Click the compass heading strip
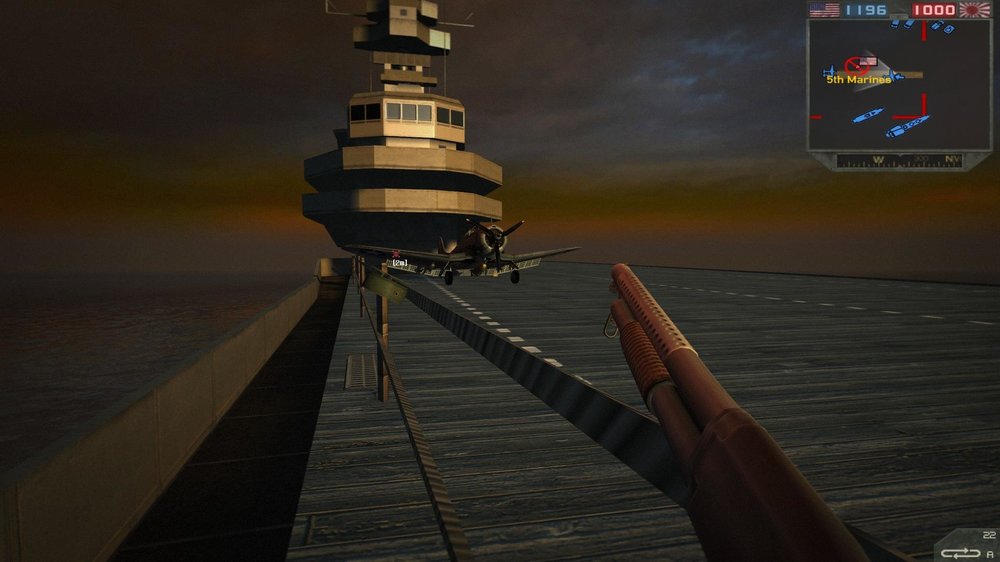 click(898, 160)
